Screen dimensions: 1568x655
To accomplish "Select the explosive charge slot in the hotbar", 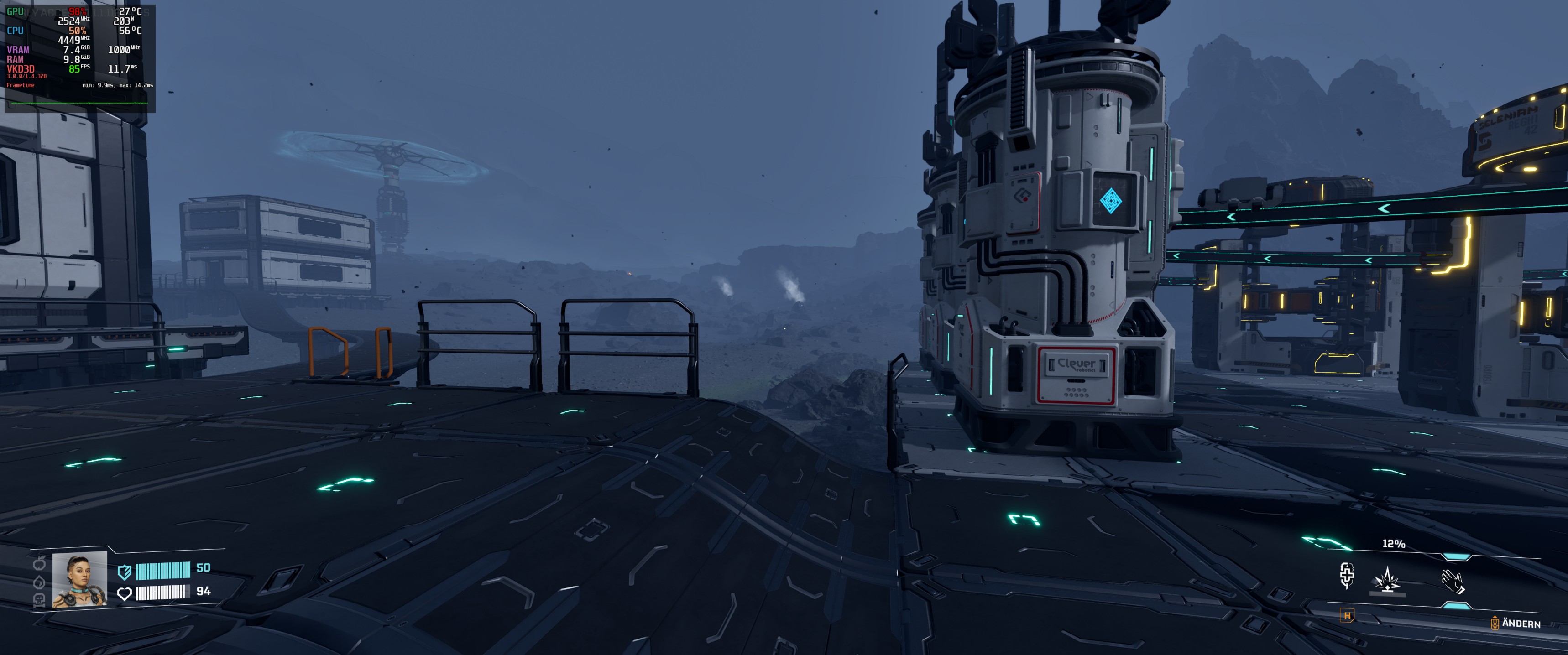I will pos(1386,582).
